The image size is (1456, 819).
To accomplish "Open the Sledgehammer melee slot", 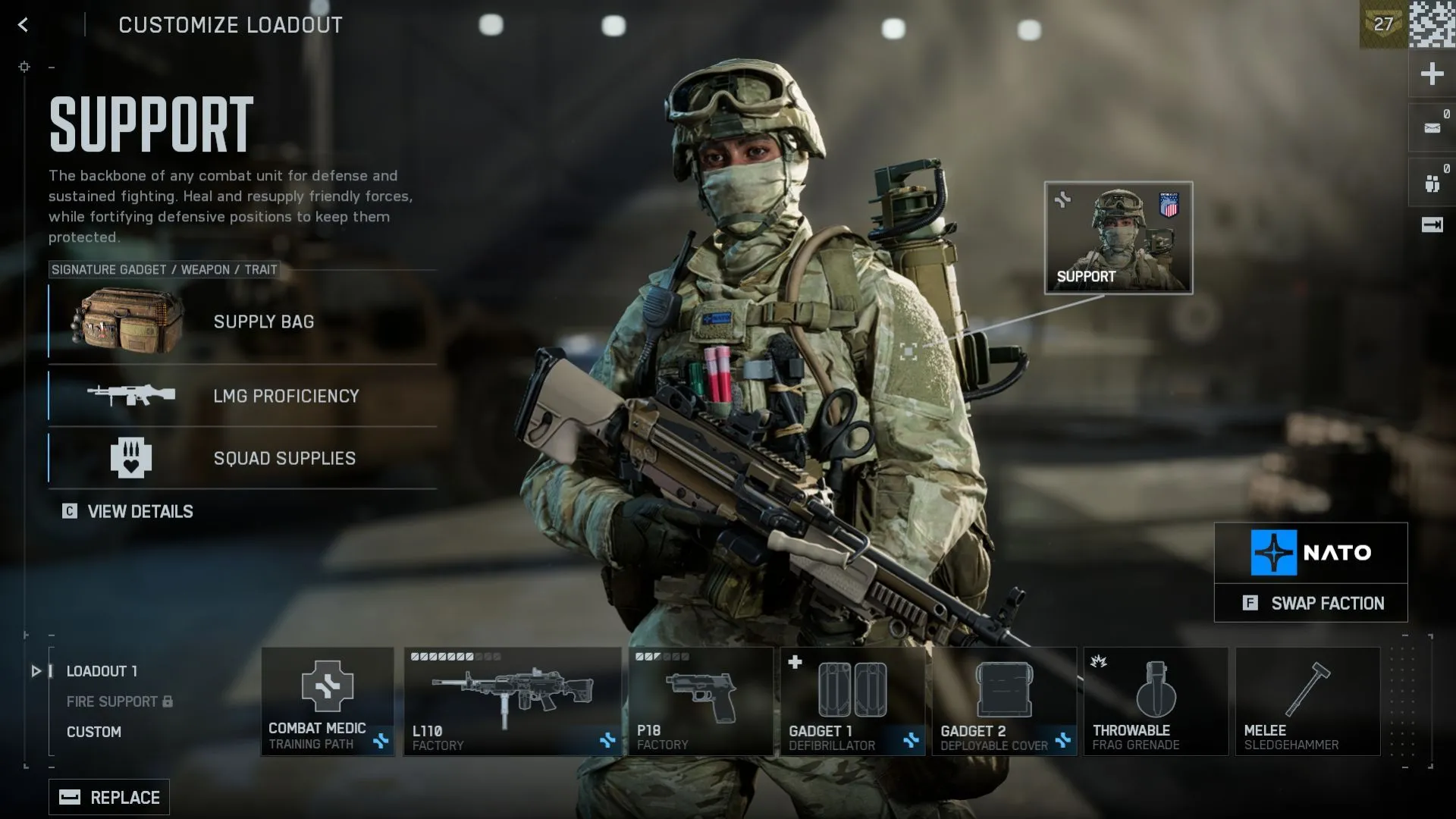I will click(1307, 701).
